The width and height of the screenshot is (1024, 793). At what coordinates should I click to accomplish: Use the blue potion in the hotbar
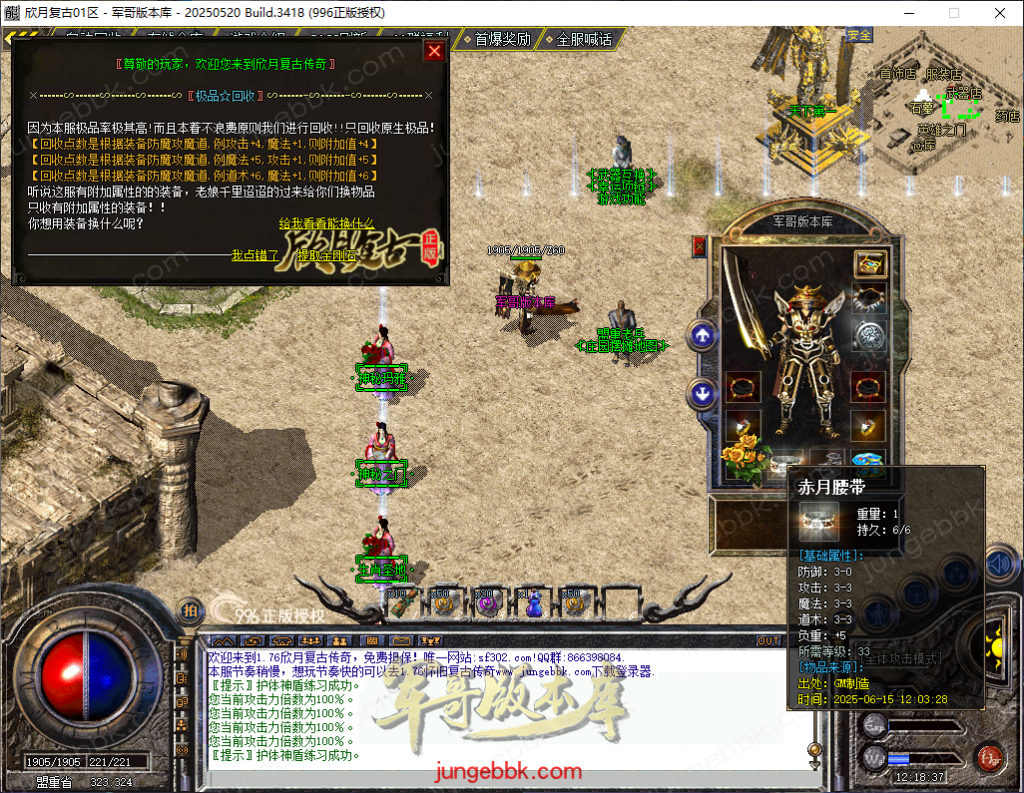534,602
